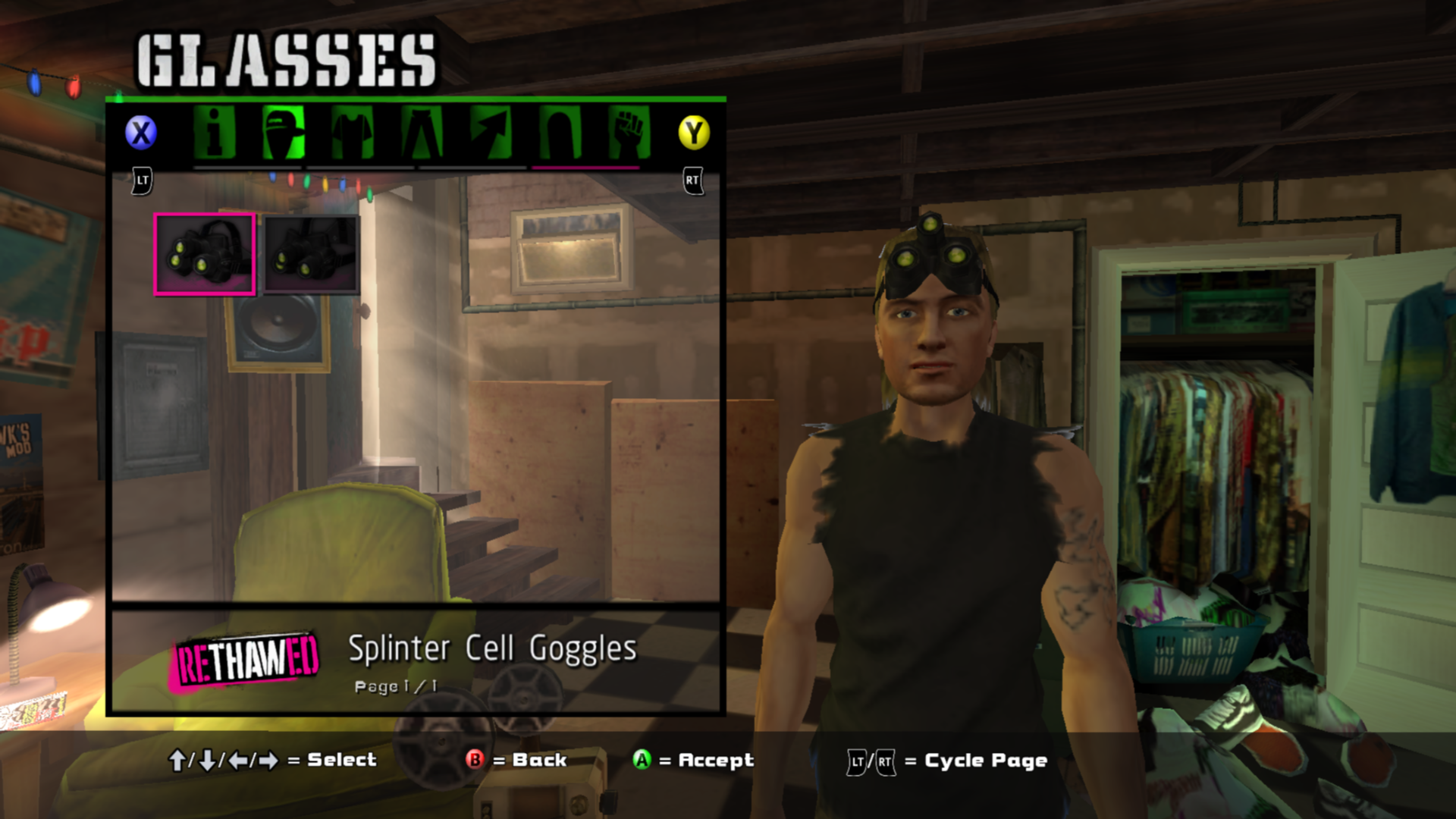
Task: Open the raised fist category tab
Action: point(629,133)
